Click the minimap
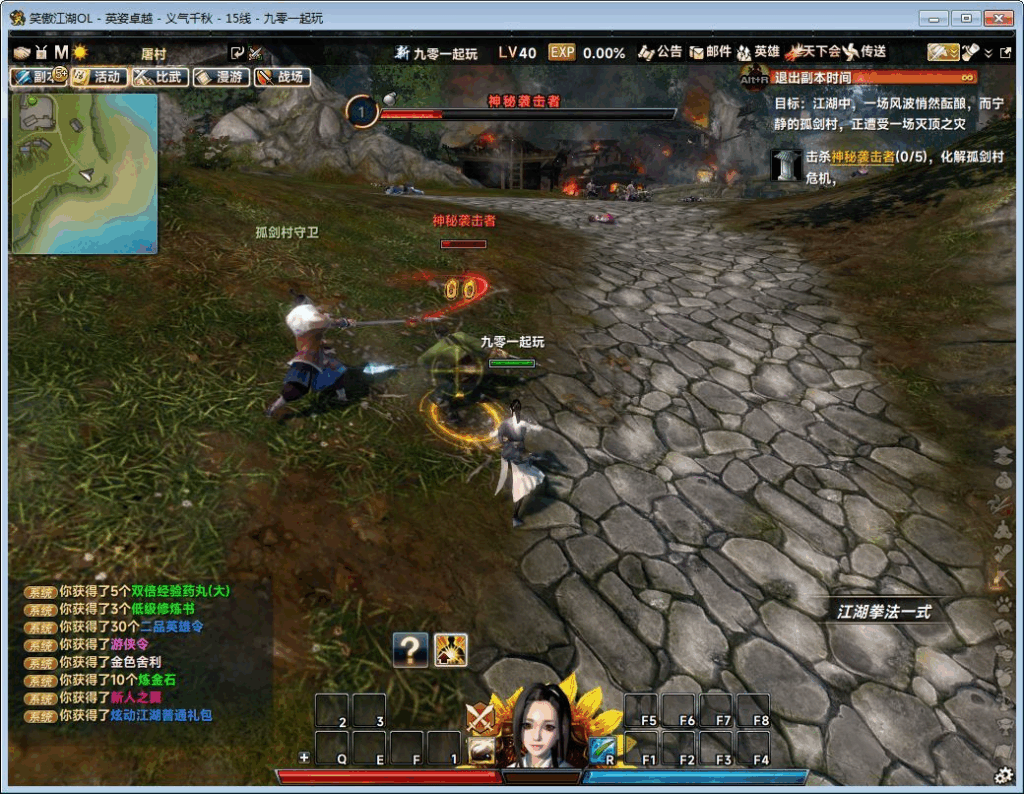This screenshot has width=1024, height=794. pos(84,172)
